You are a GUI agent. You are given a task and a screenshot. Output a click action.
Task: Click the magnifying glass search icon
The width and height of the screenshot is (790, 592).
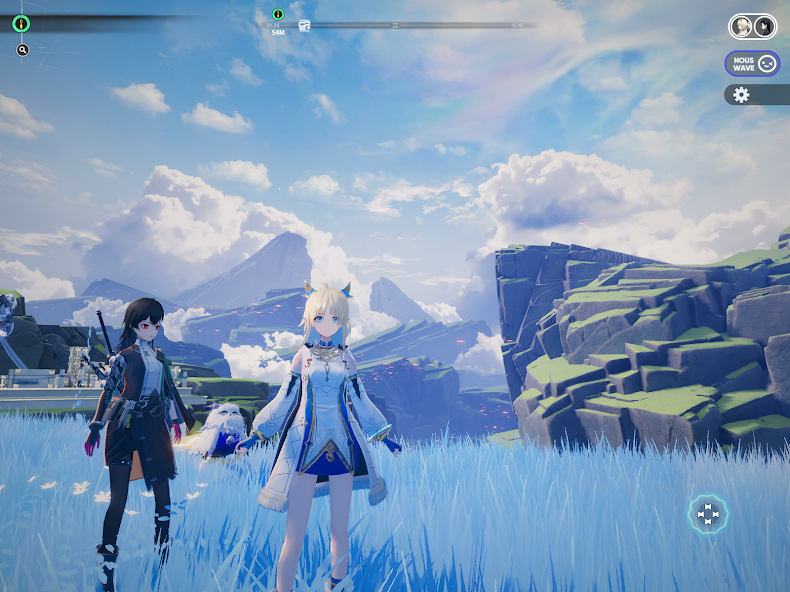coord(23,50)
